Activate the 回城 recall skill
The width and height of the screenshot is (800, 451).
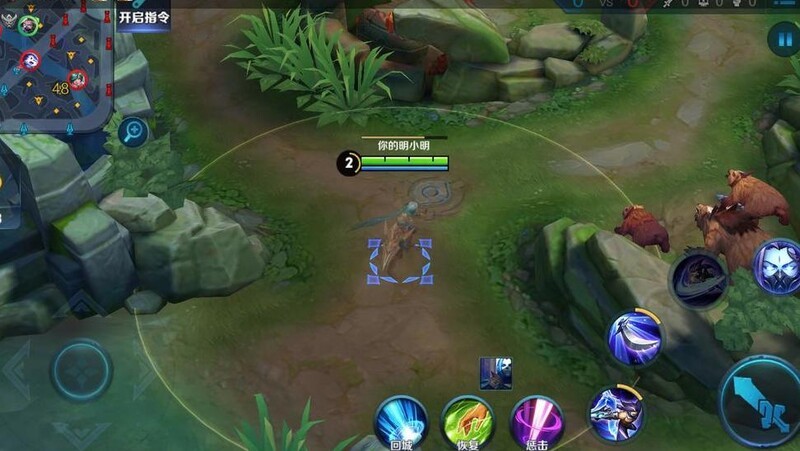click(401, 422)
